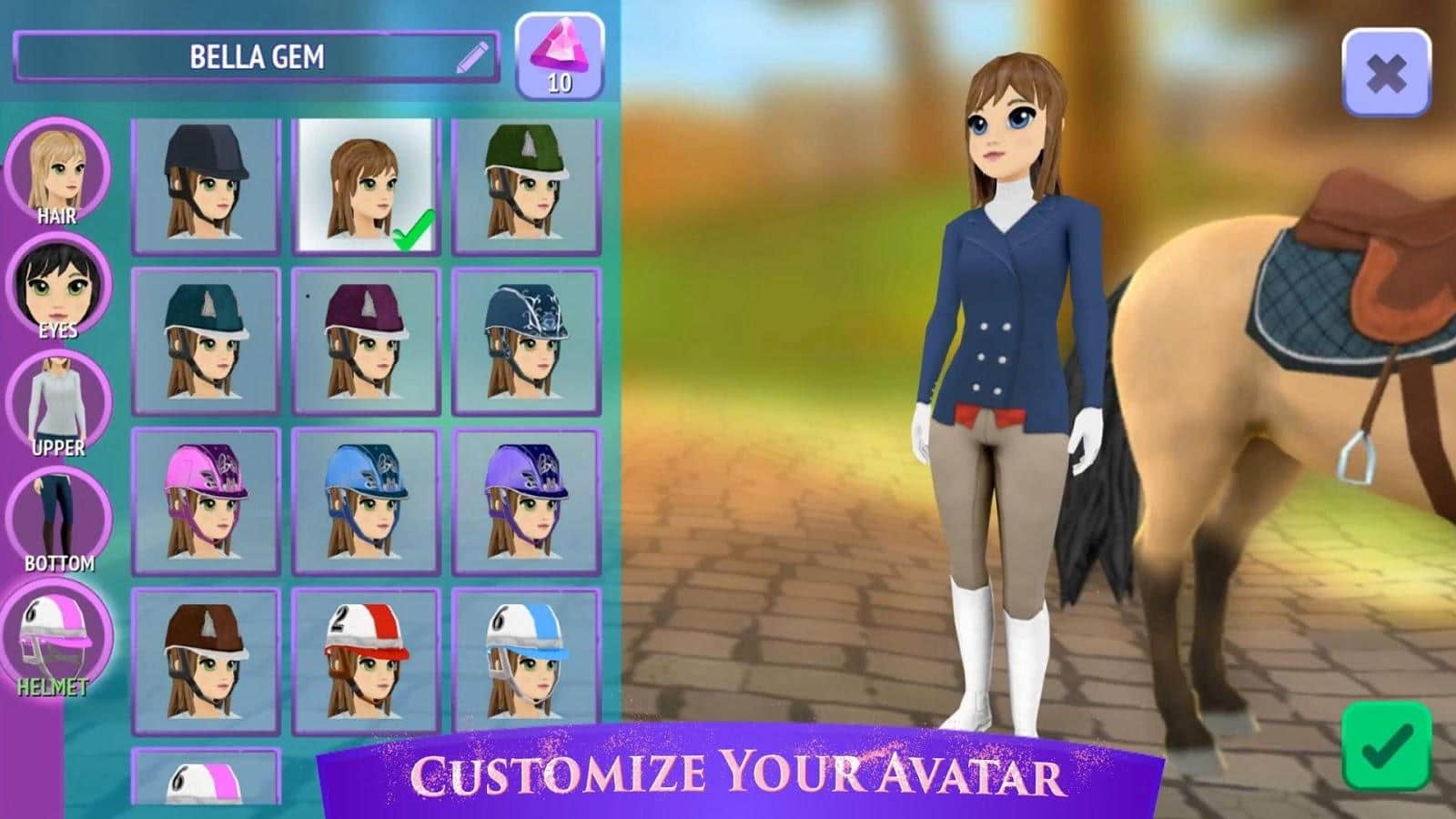The image size is (1456, 819).
Task: Select the brown riding helmet
Action: (206, 661)
